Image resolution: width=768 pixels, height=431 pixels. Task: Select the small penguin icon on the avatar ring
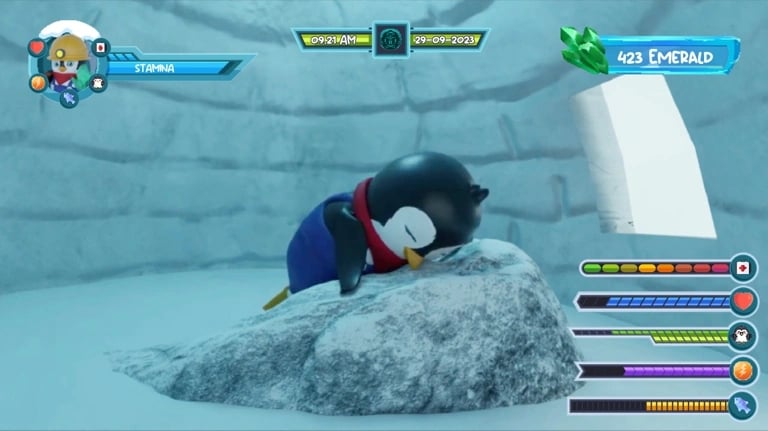(x=98, y=84)
